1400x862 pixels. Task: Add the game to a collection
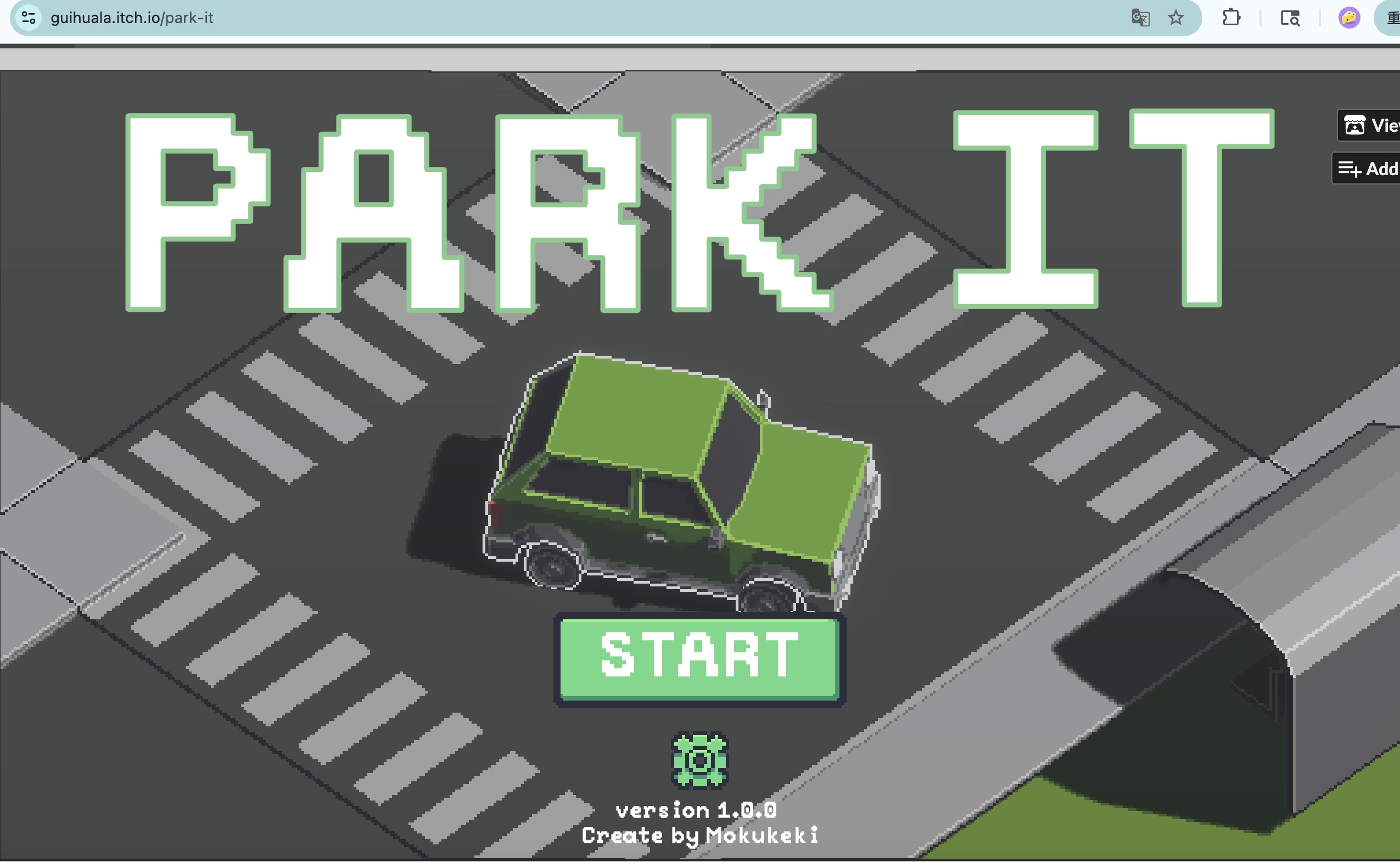click(1368, 169)
